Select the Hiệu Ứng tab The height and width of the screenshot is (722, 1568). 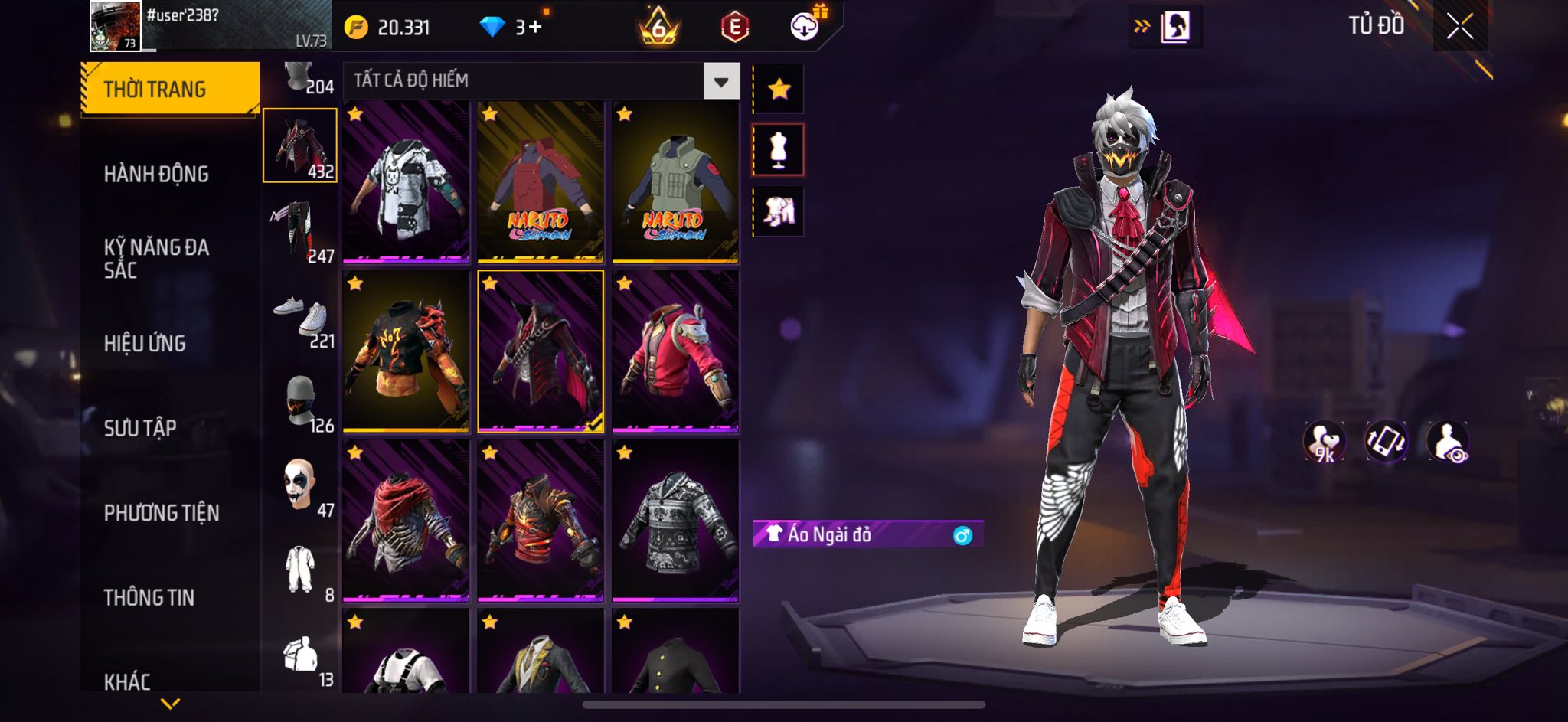pyautogui.click(x=145, y=343)
